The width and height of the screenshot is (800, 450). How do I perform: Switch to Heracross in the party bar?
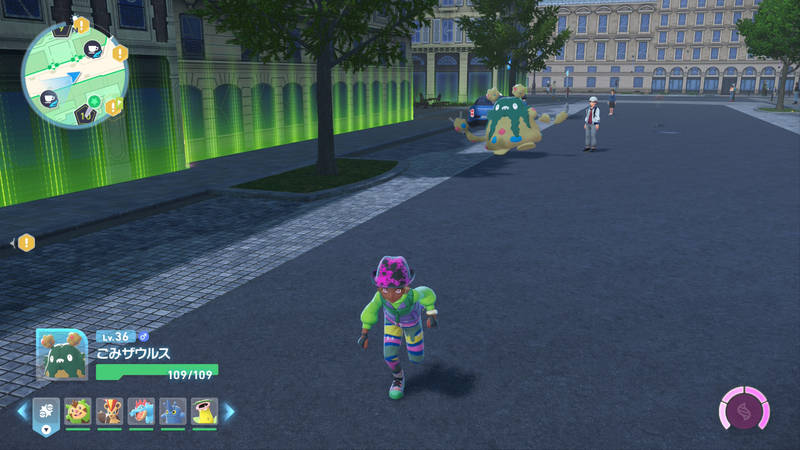coord(172,411)
